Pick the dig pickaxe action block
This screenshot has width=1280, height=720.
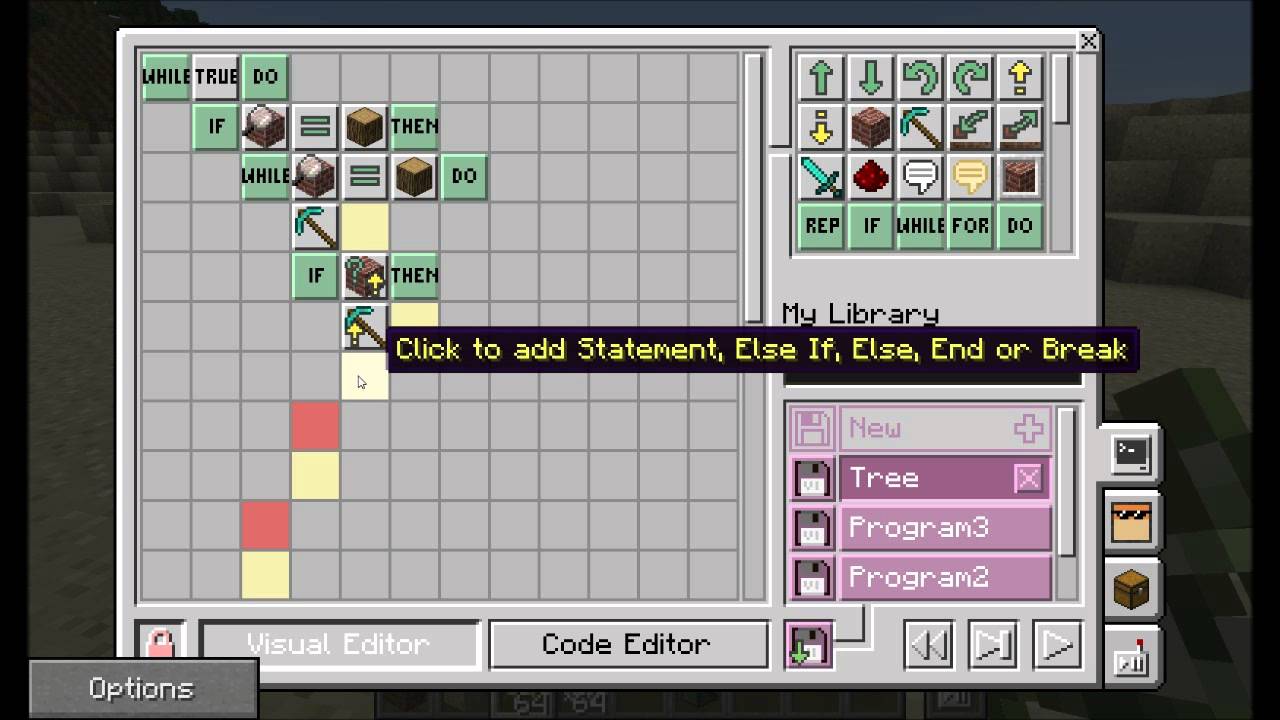(x=919, y=128)
